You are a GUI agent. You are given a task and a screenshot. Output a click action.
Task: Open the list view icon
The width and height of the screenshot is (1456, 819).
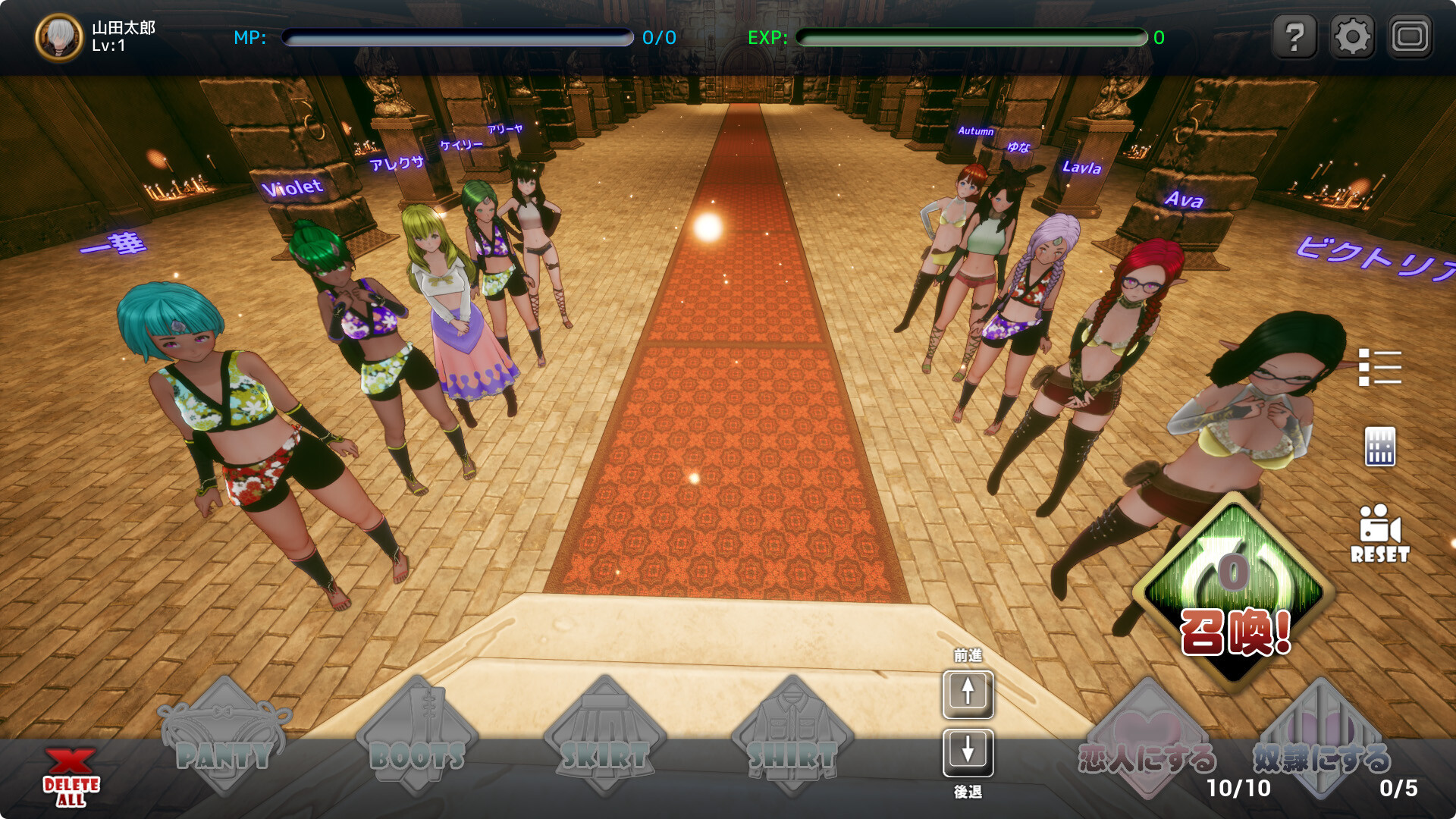[x=1379, y=367]
